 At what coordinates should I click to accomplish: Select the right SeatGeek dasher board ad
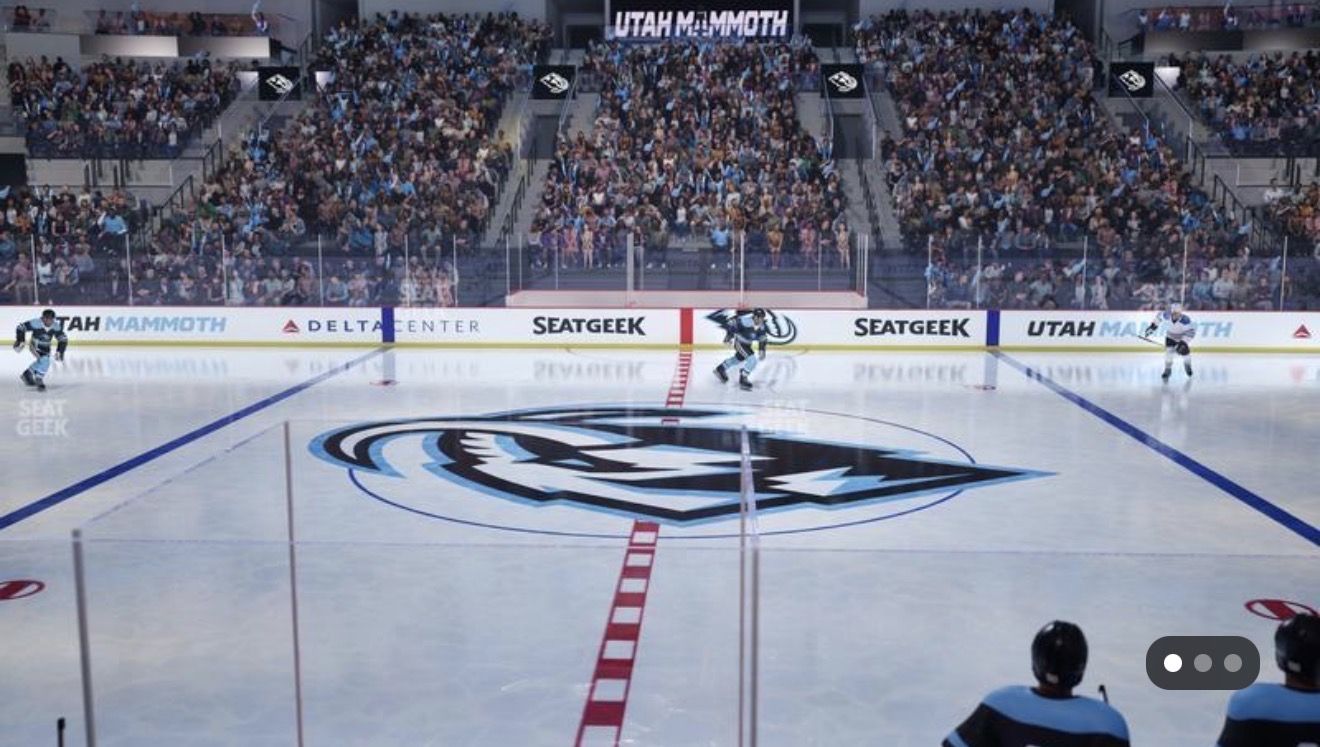point(911,325)
